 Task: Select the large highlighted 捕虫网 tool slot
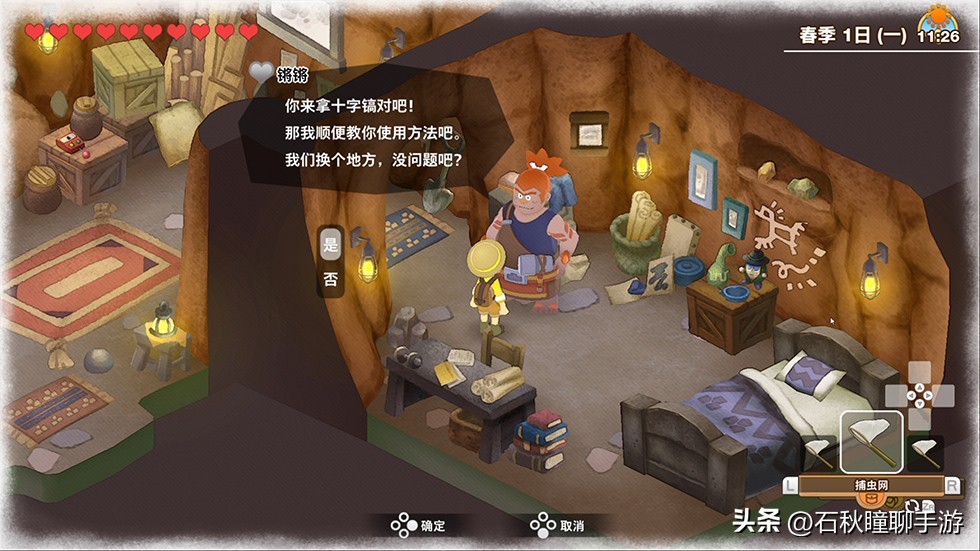point(870,442)
